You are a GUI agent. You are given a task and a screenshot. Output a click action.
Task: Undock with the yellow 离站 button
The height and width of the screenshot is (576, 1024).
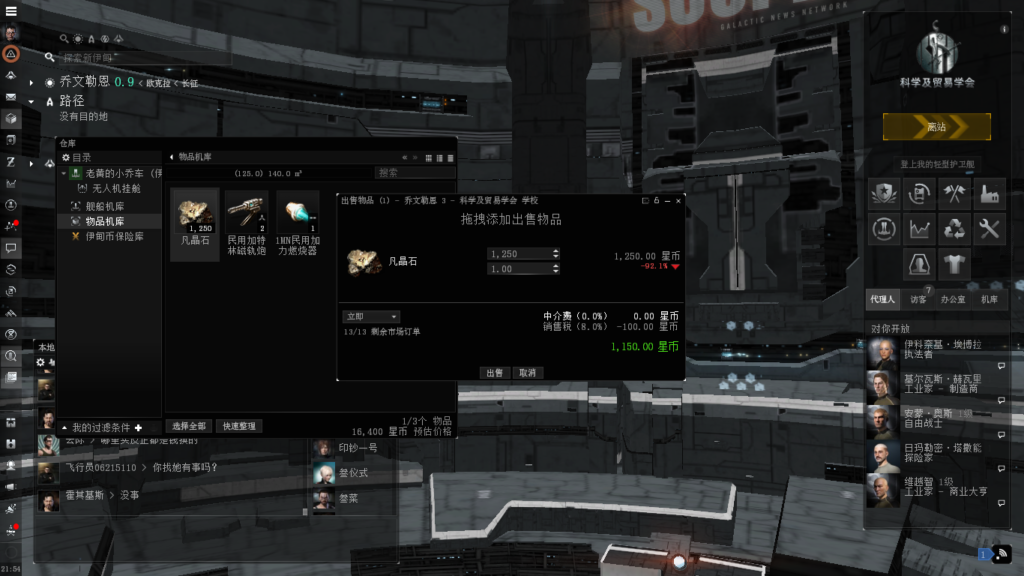tap(936, 127)
